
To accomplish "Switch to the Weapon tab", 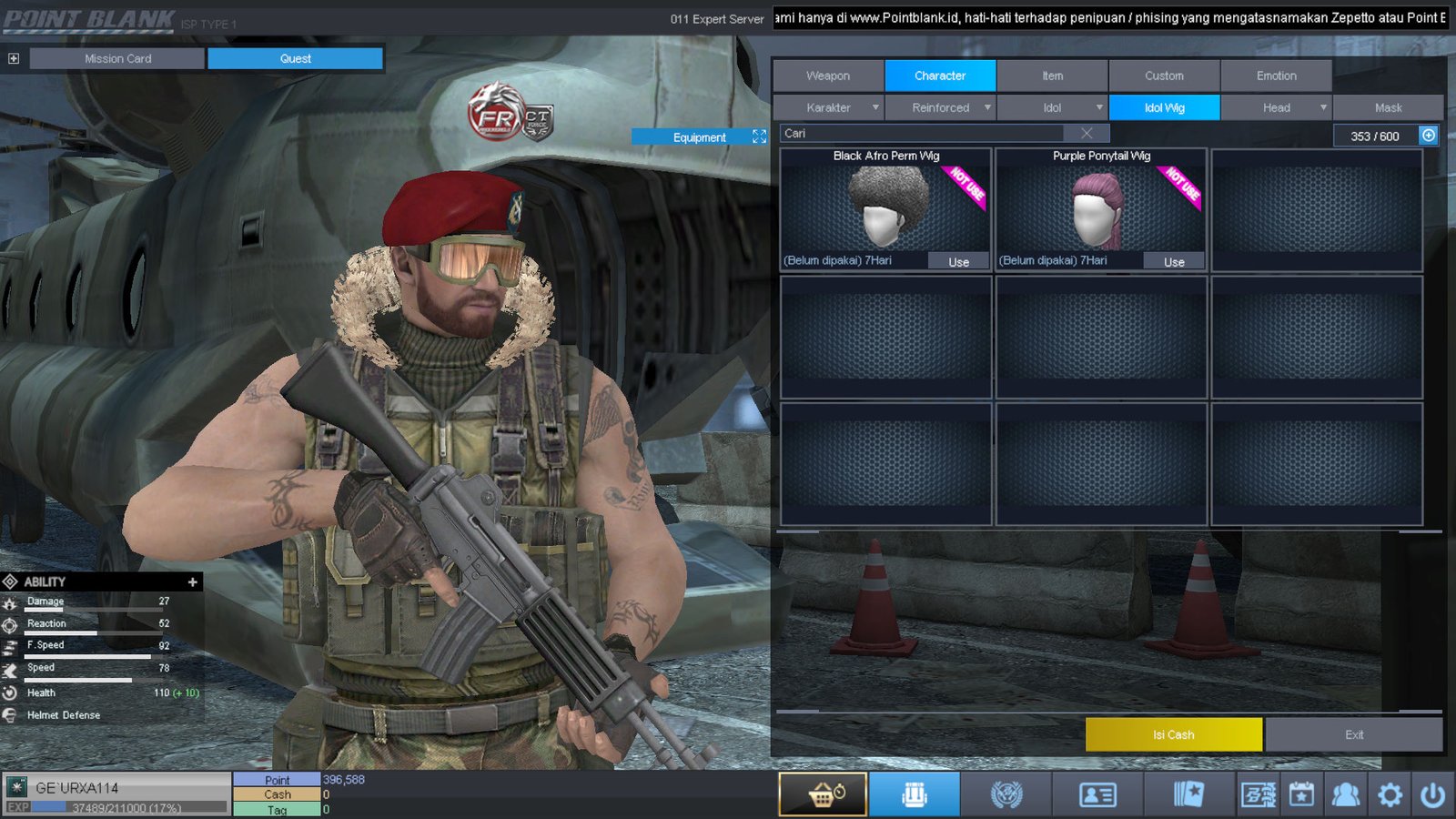I will point(828,76).
